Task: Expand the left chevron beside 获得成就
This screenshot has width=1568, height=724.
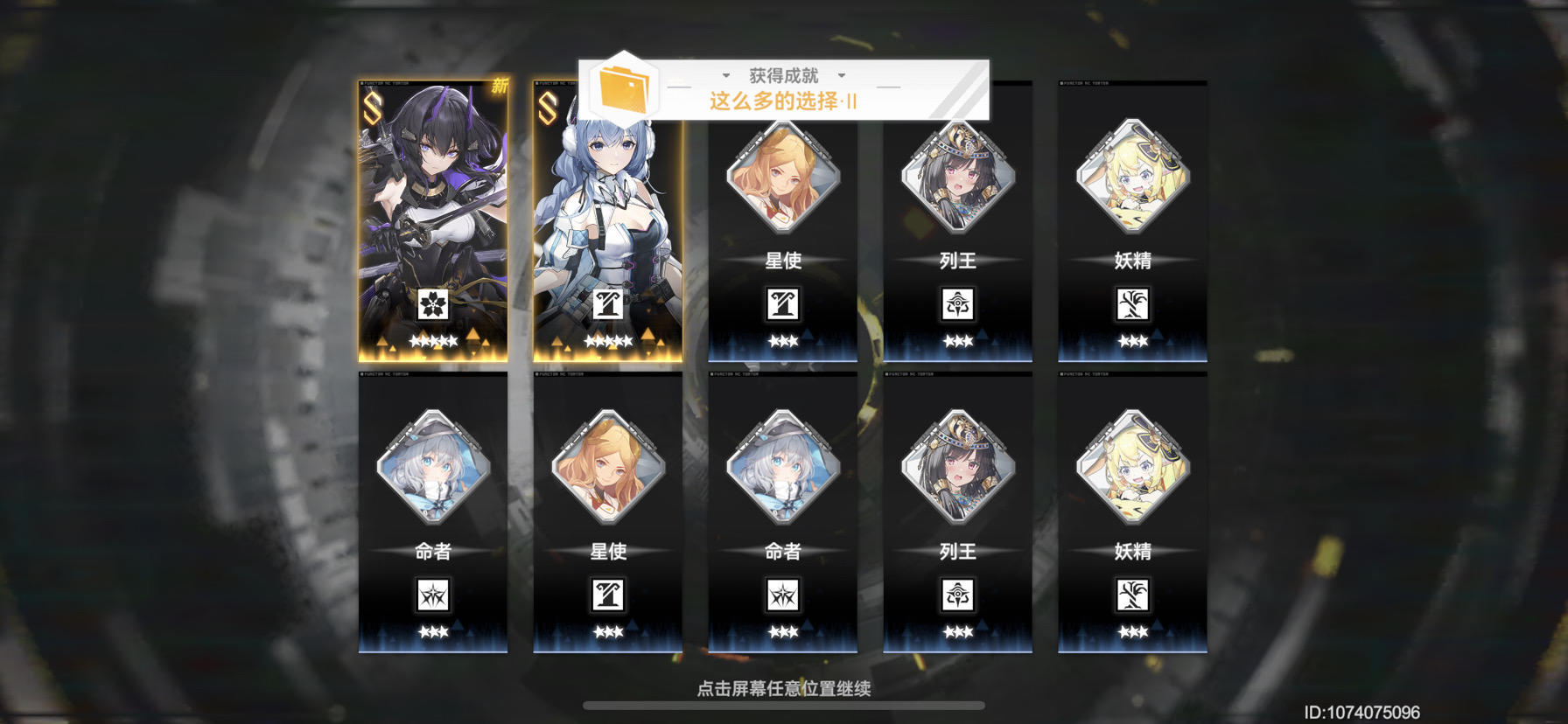Action: pyautogui.click(x=724, y=76)
